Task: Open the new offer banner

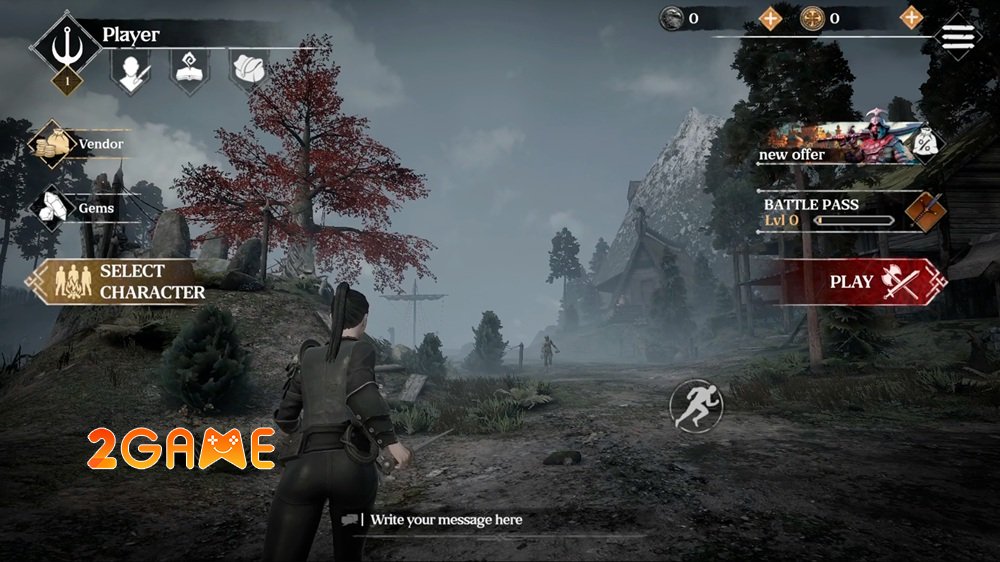Action: (x=850, y=143)
